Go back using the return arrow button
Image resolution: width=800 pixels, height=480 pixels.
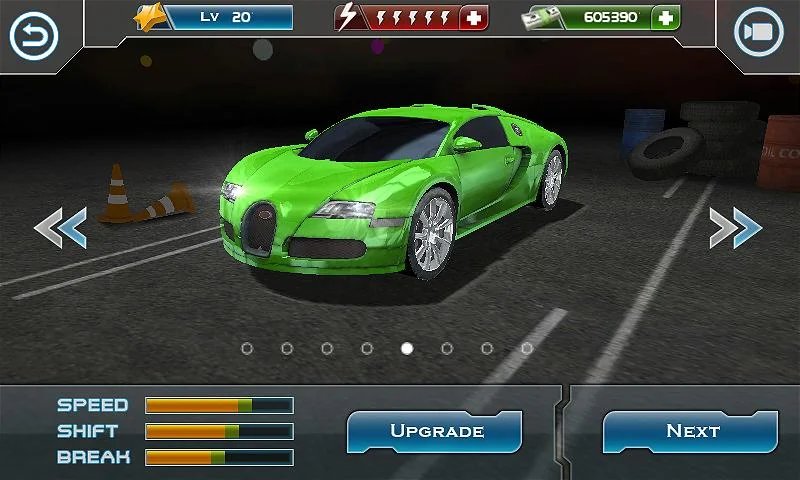pyautogui.click(x=34, y=35)
